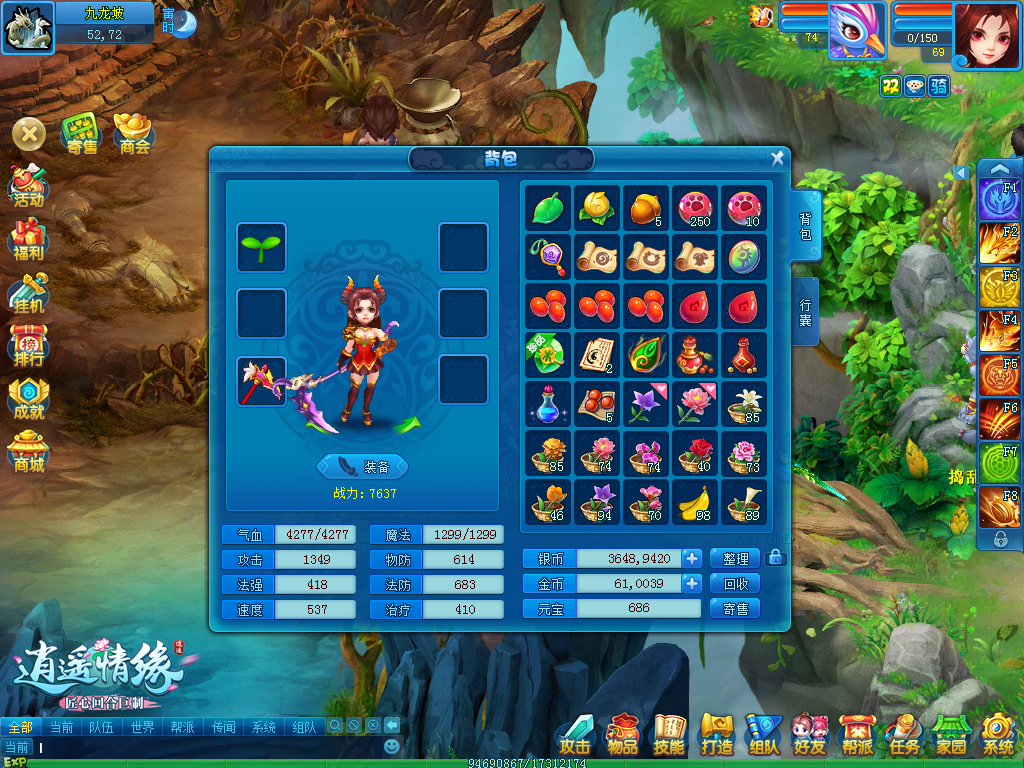The image size is (1024, 768).
Task: Select the equipped weapon slot
Action: [262, 382]
